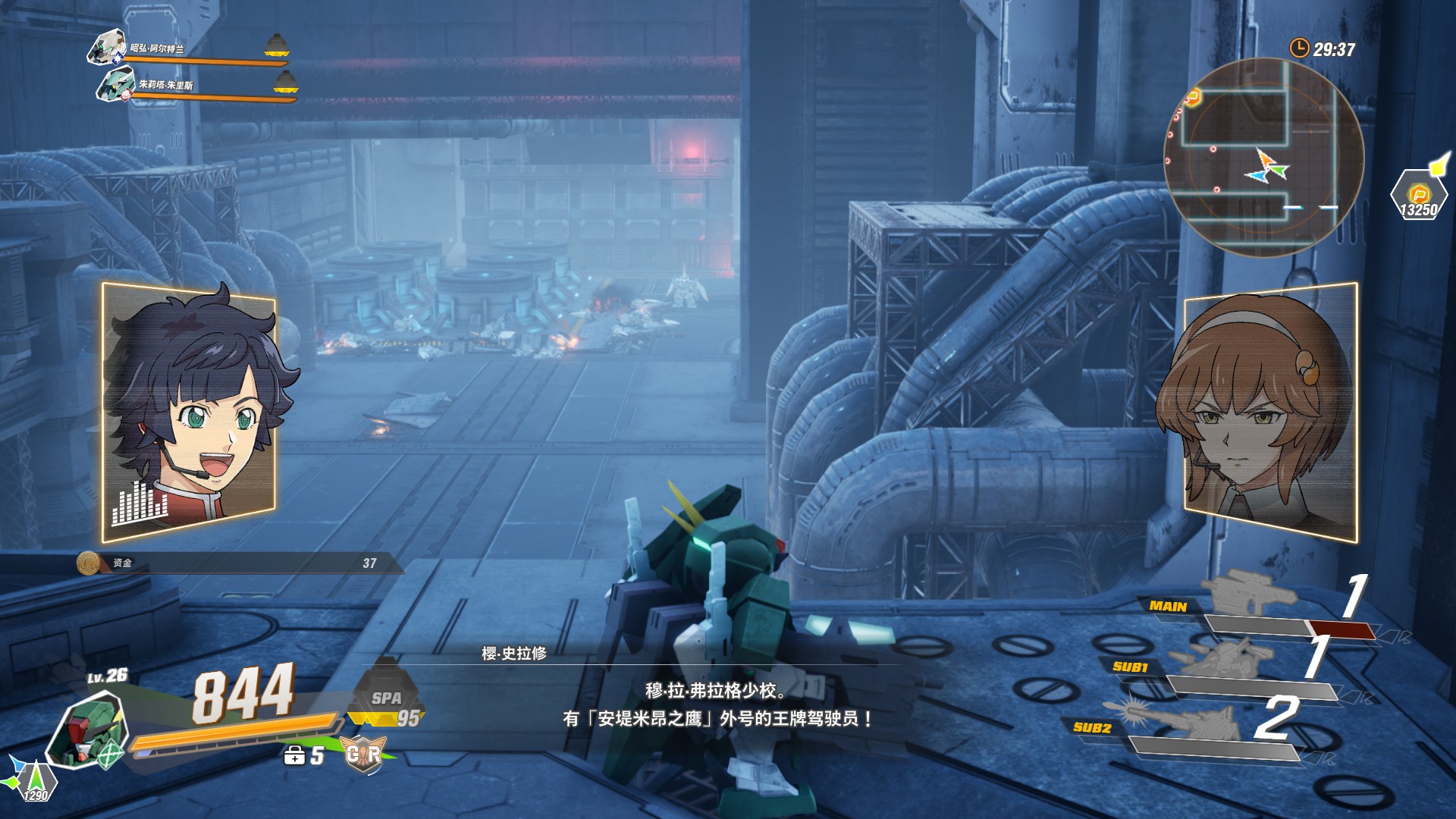Use the repair kit item icon
Image resolution: width=1456 pixels, height=819 pixels.
click(x=294, y=755)
